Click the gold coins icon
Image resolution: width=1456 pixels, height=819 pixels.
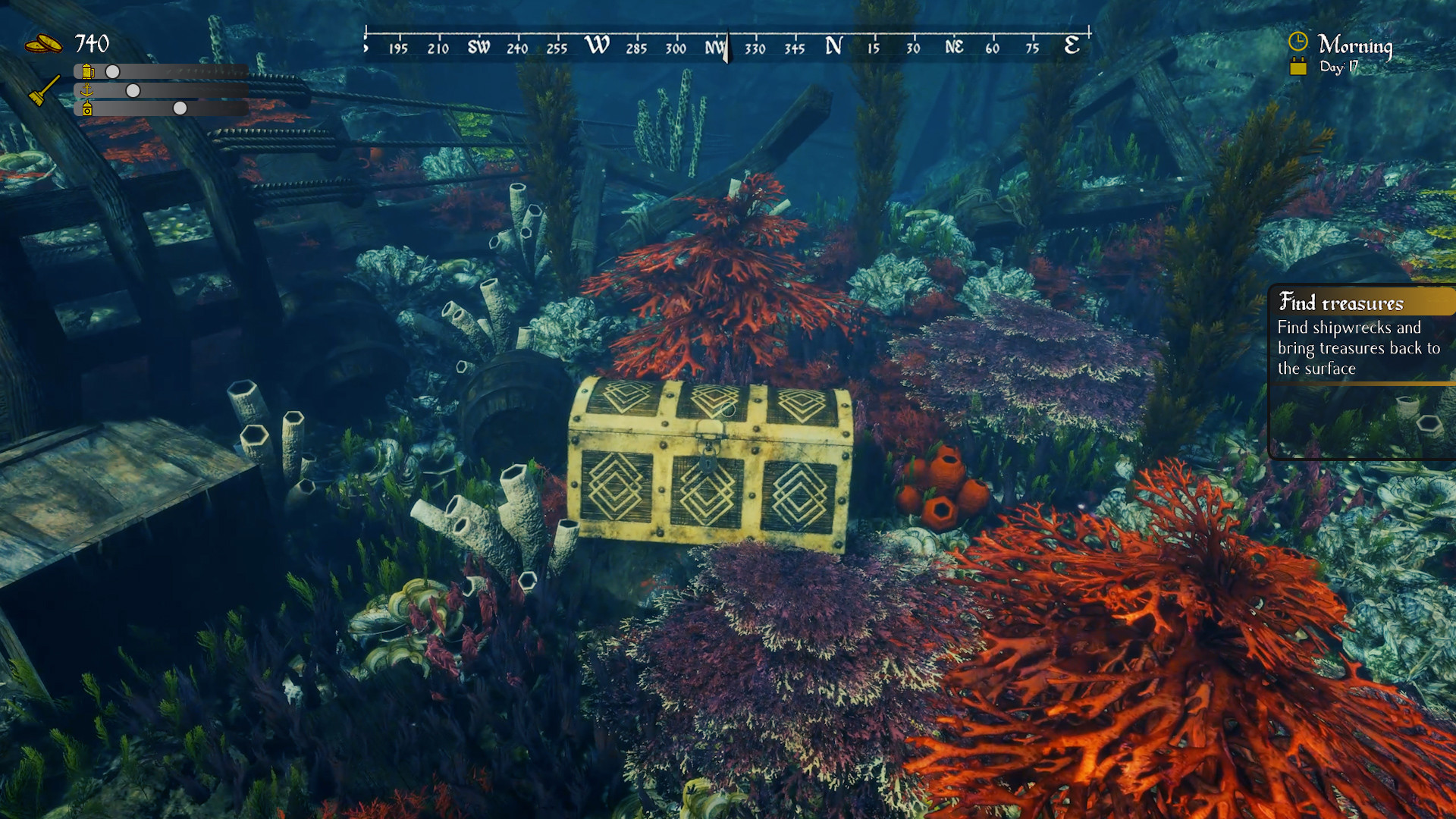(x=42, y=44)
